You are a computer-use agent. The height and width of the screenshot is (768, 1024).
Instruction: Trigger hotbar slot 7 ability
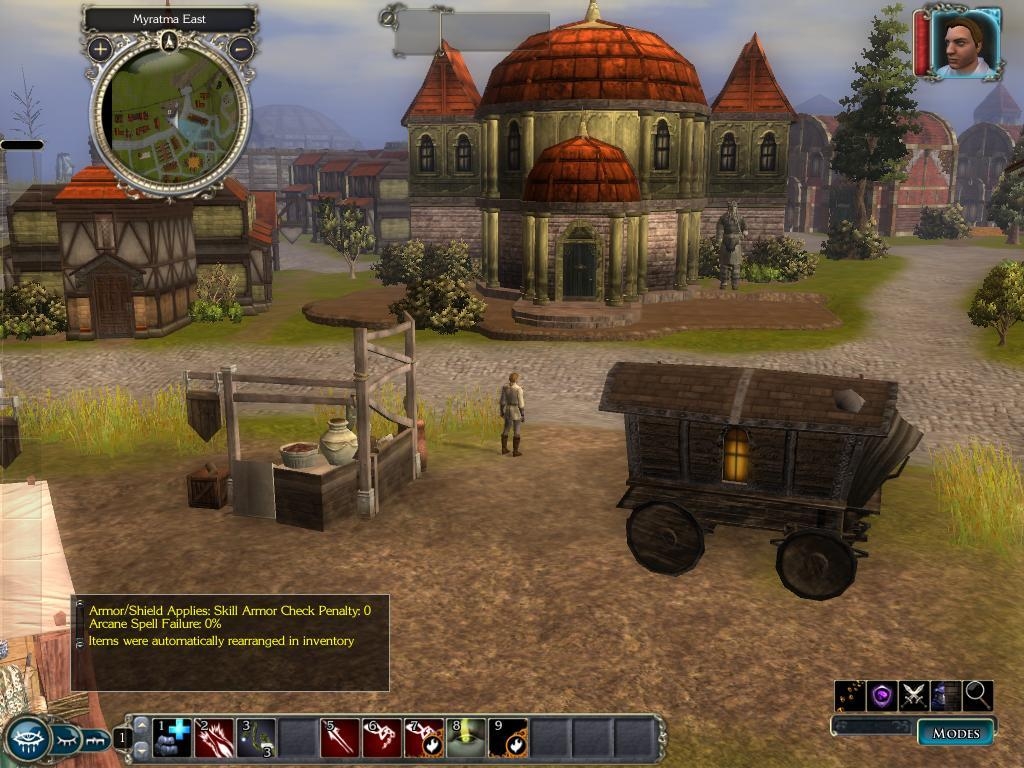coord(424,738)
